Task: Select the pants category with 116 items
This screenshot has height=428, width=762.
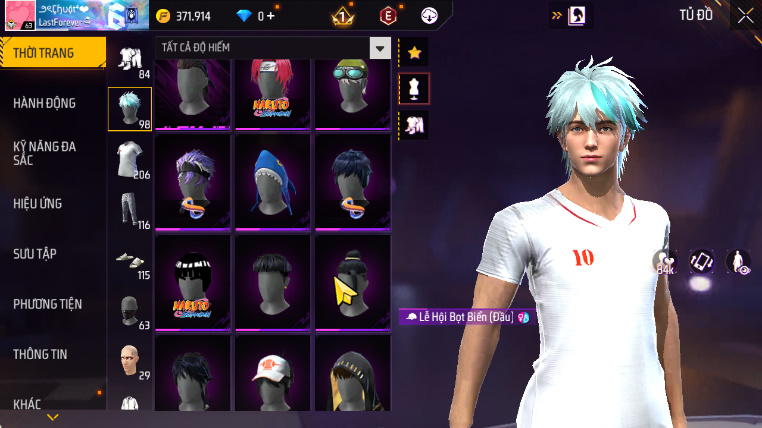Action: (130, 210)
